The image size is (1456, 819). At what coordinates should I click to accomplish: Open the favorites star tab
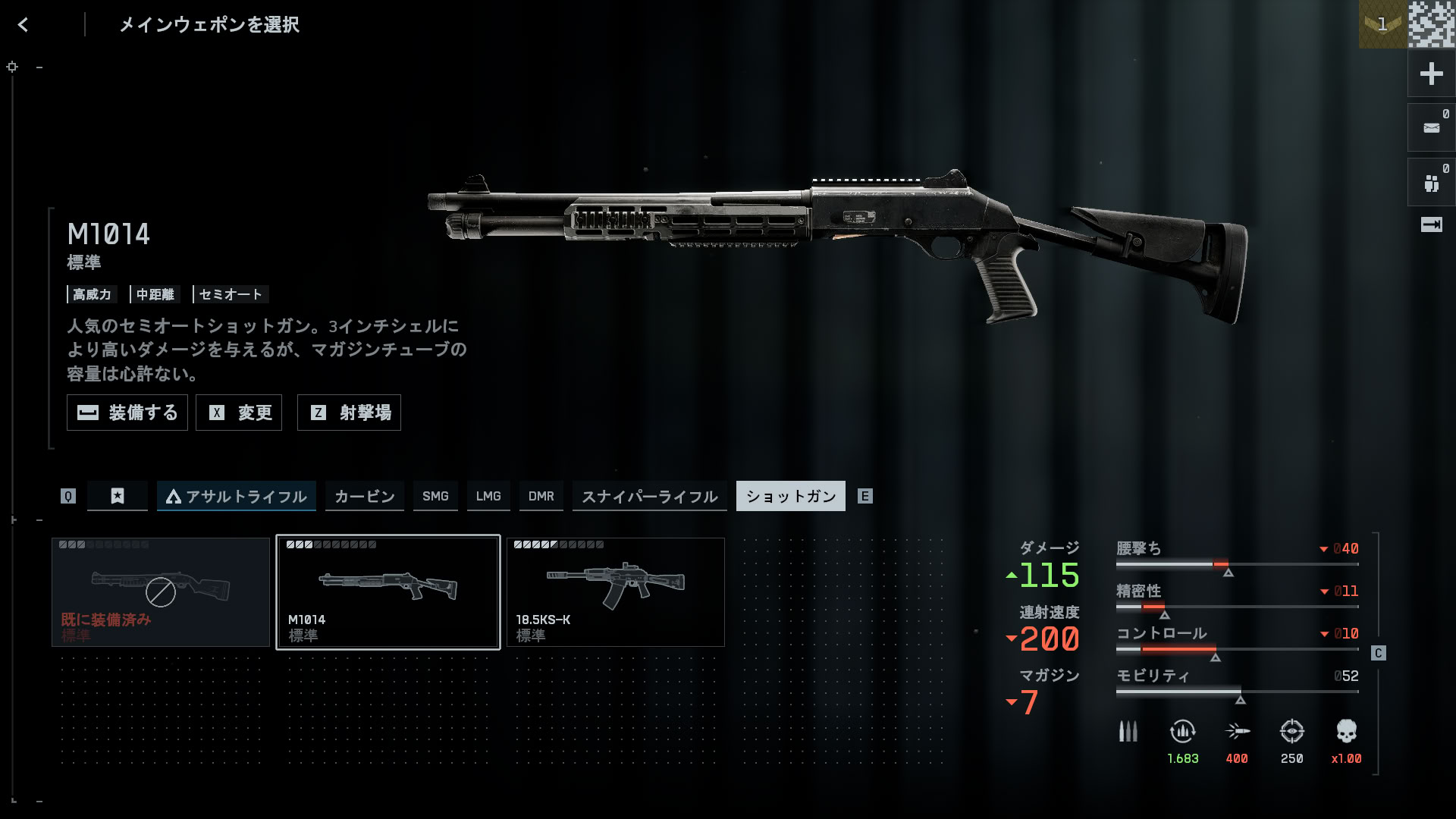click(118, 496)
